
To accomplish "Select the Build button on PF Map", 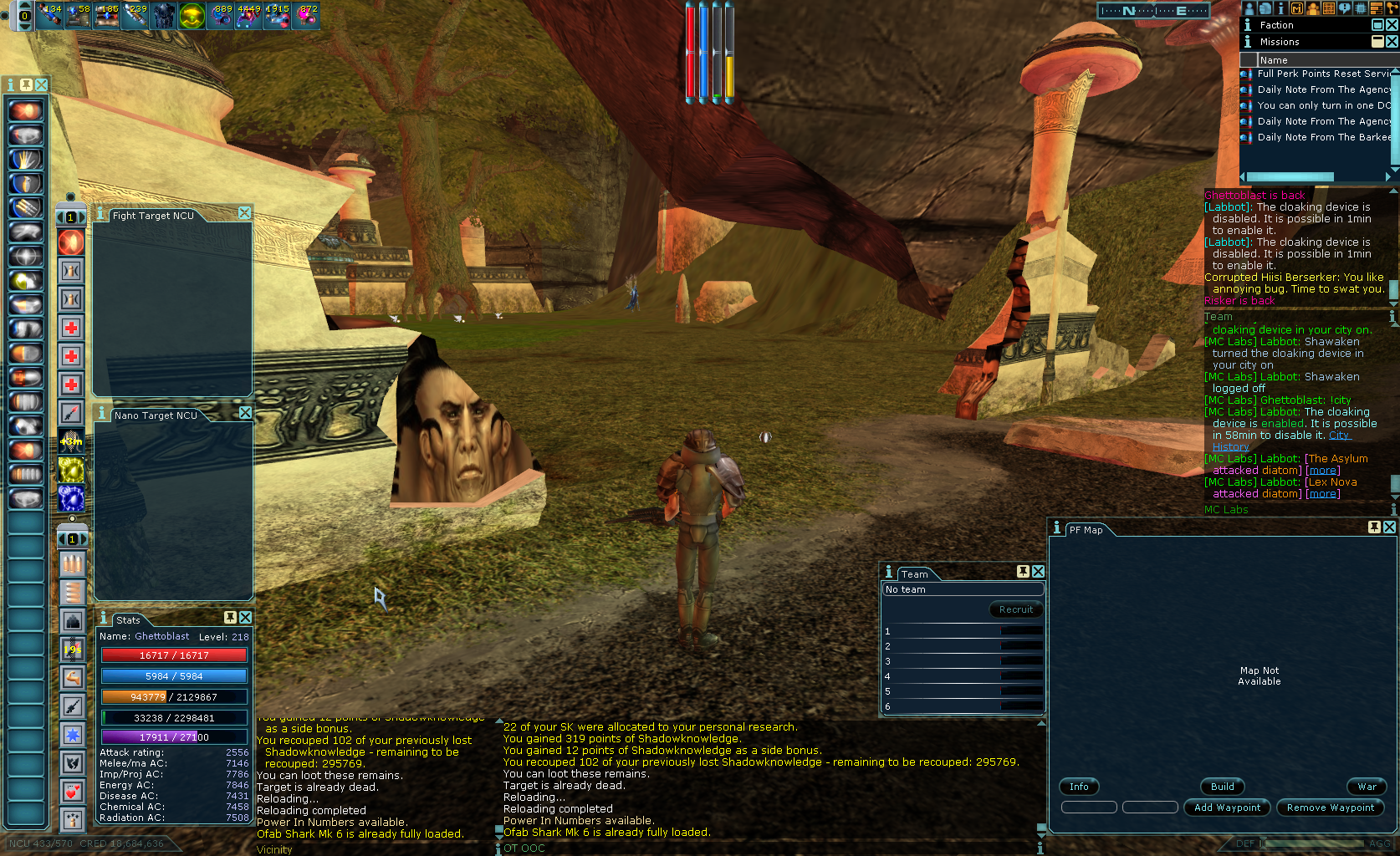I will 1222,787.
